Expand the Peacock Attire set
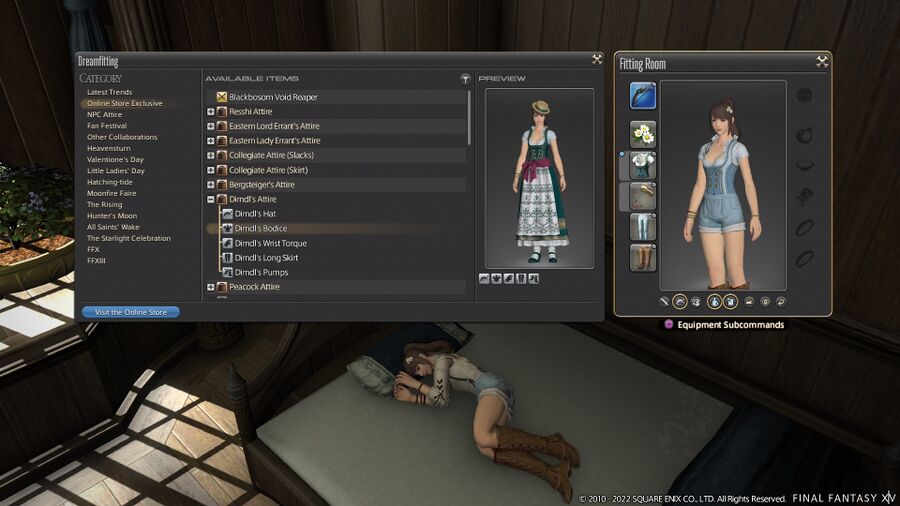The height and width of the screenshot is (506, 900). click(211, 287)
